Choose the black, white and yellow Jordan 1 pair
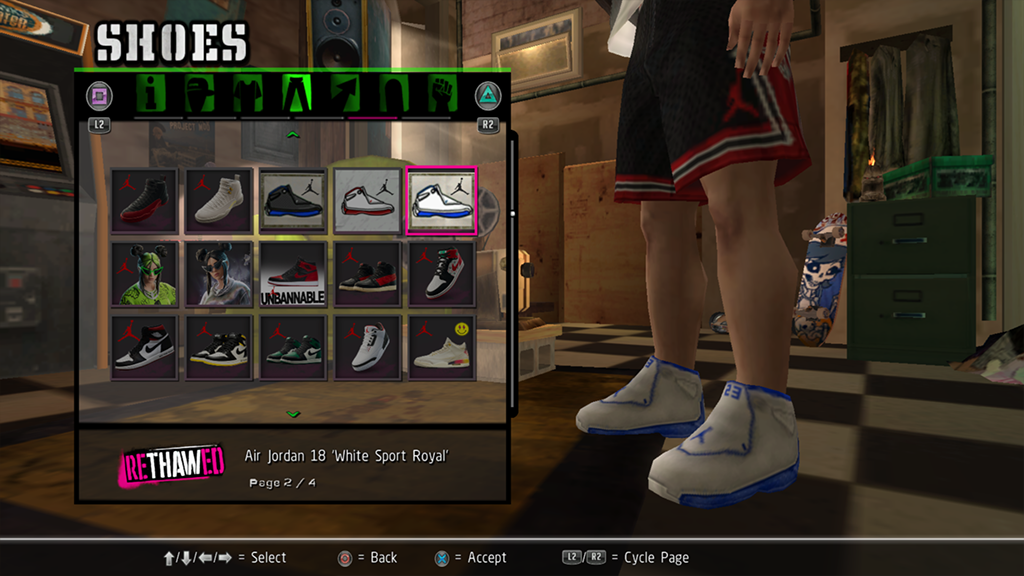Image resolution: width=1024 pixels, height=576 pixels. 219,347
